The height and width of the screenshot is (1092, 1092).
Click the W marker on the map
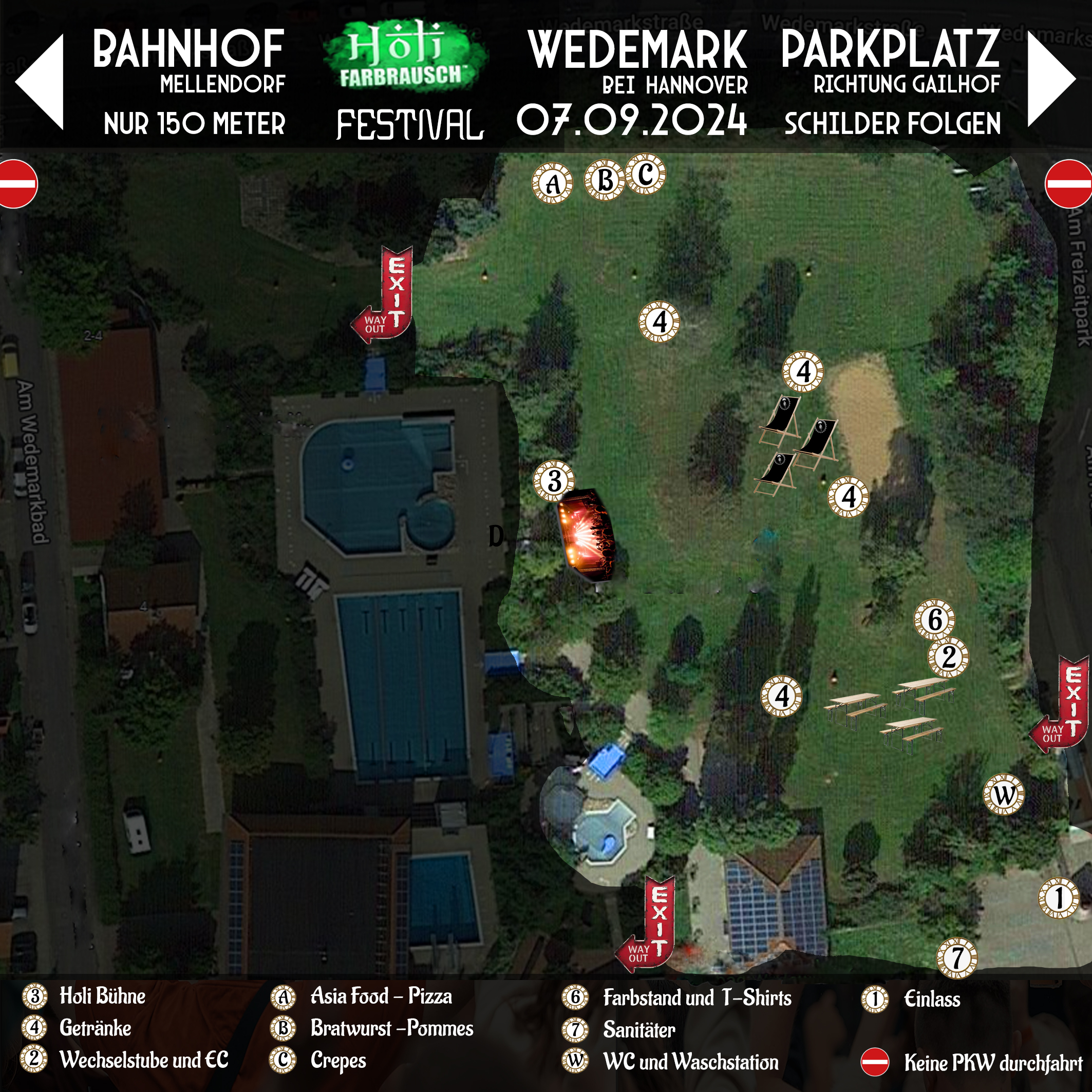click(x=1004, y=795)
